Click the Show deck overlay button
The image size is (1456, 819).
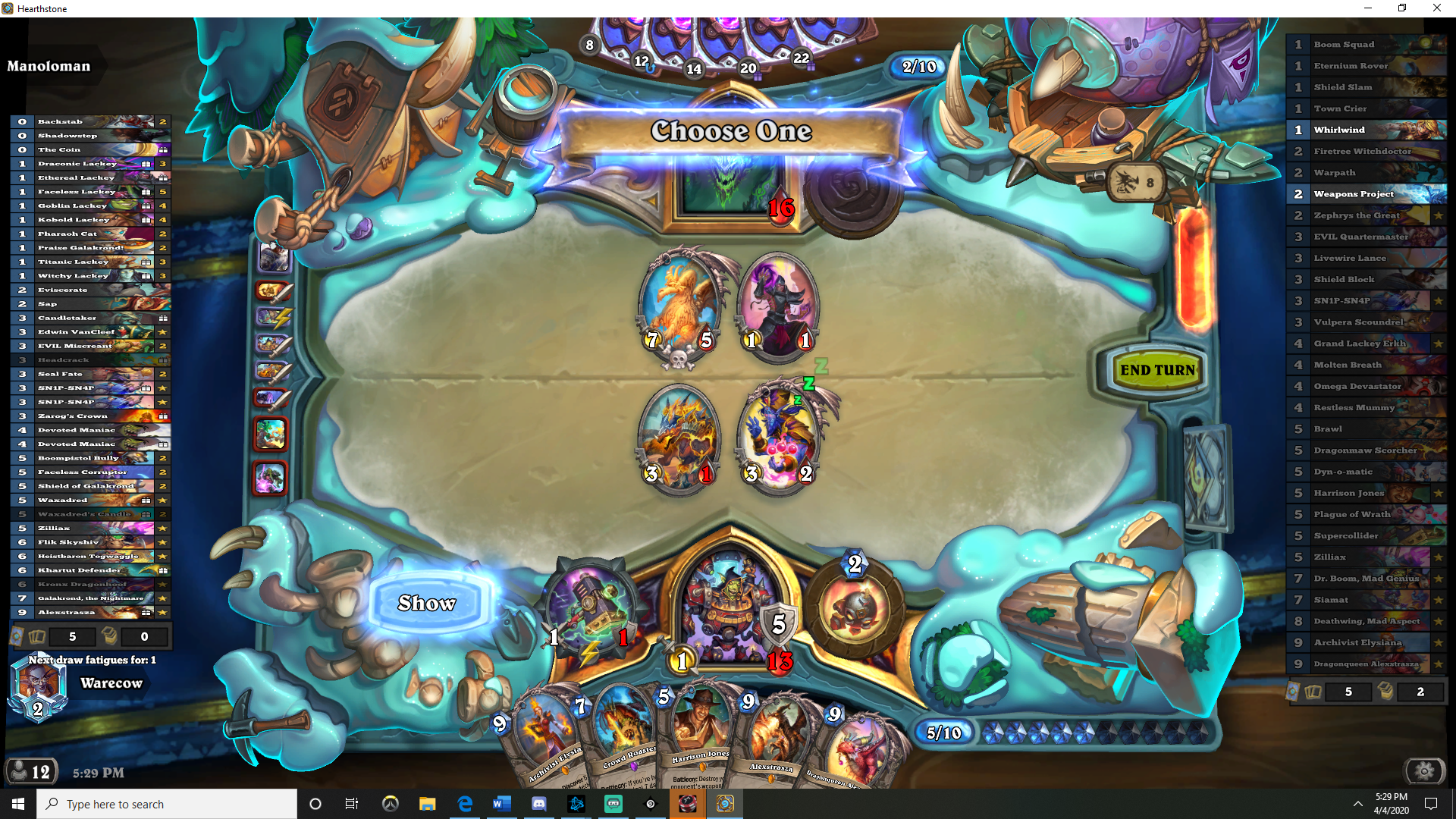427,603
